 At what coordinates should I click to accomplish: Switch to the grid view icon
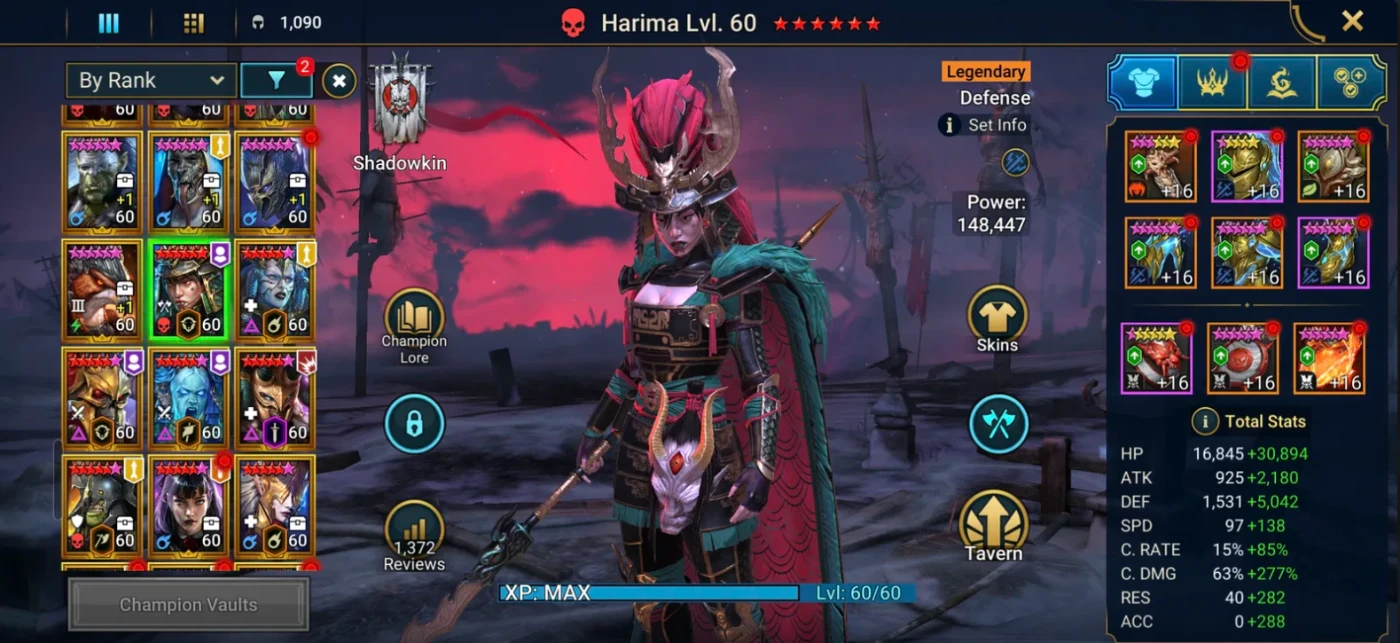click(x=194, y=24)
